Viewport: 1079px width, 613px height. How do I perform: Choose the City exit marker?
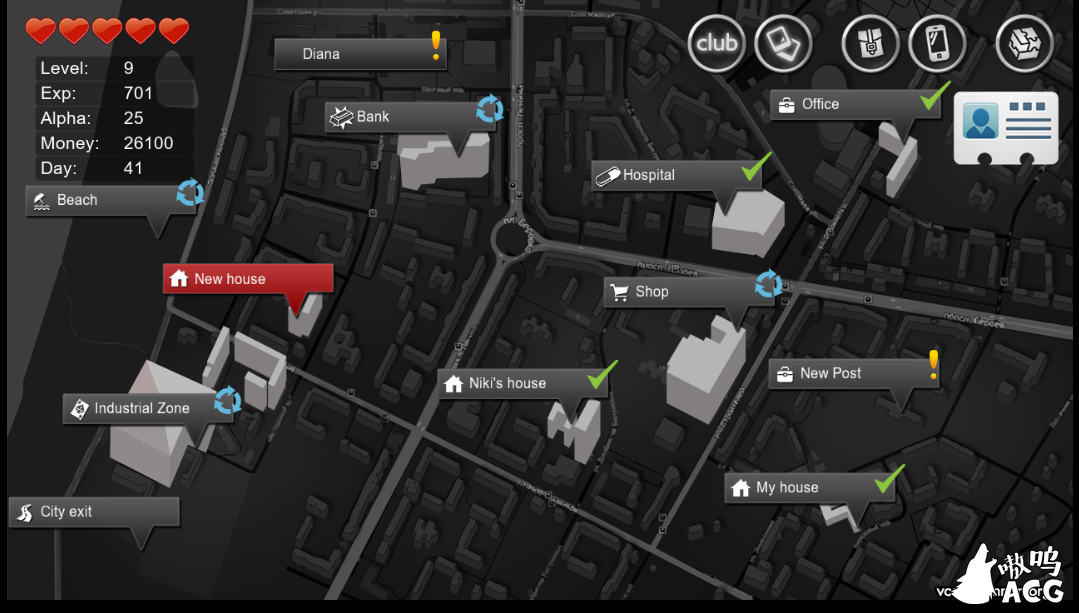pos(94,512)
